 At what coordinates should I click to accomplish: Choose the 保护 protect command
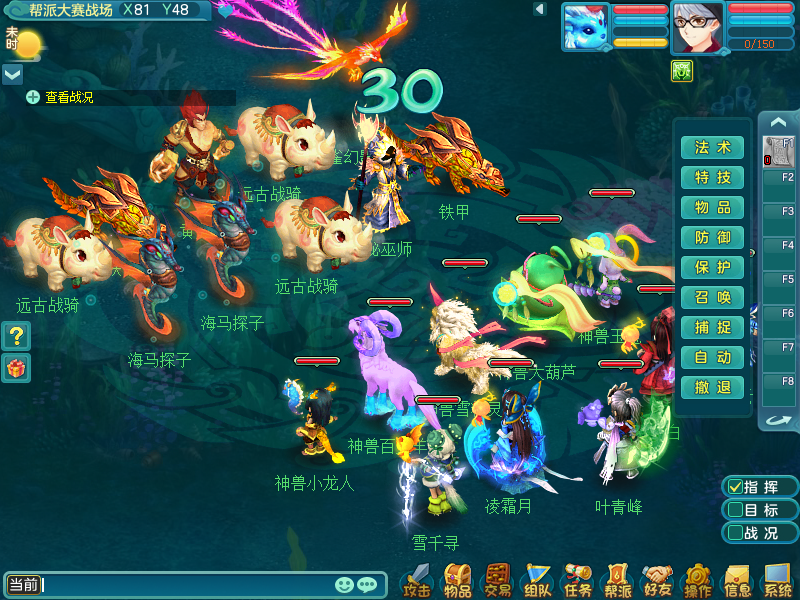pyautogui.click(x=712, y=268)
